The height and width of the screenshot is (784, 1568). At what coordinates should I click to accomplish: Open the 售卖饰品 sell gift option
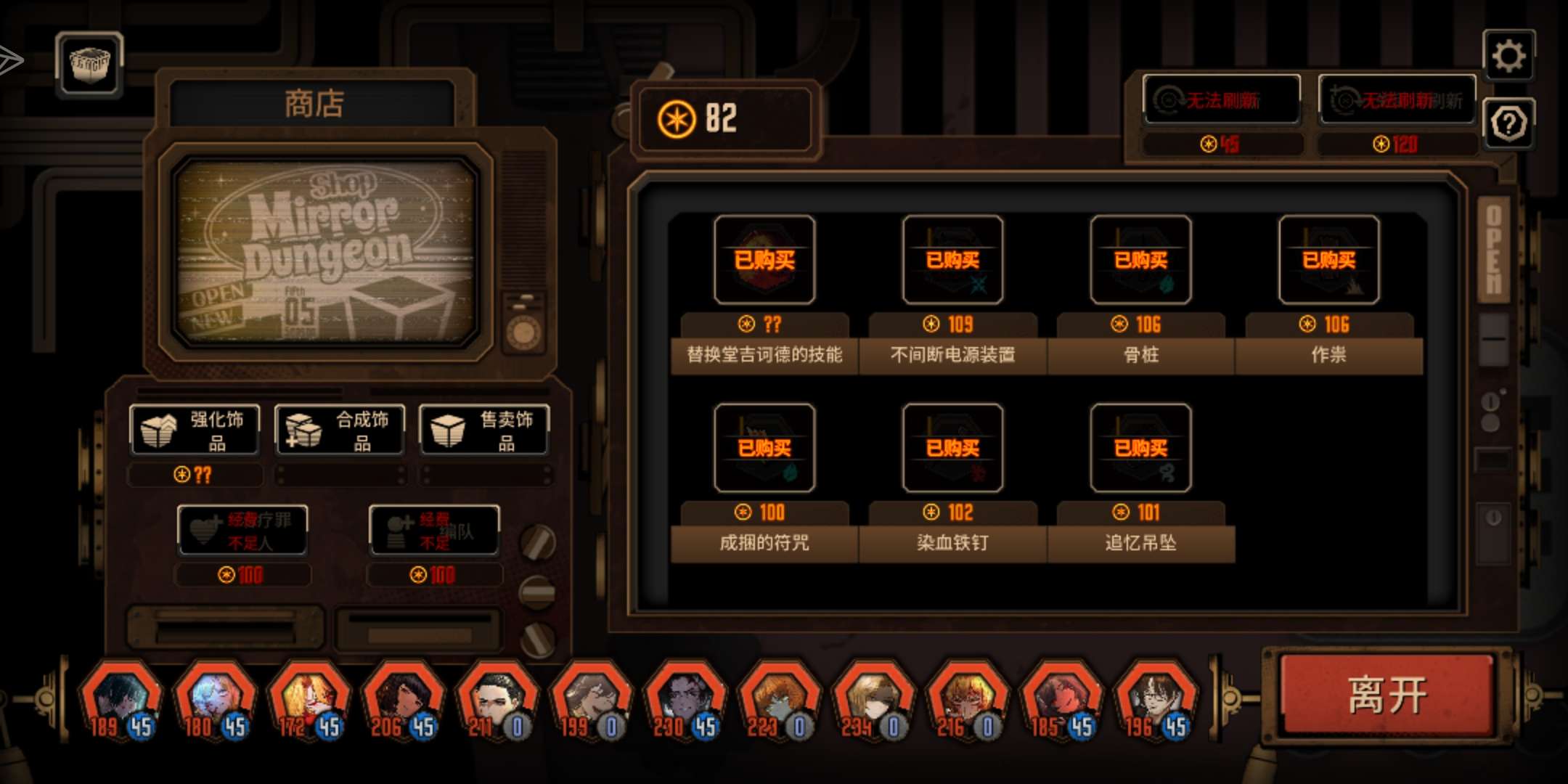[x=483, y=430]
